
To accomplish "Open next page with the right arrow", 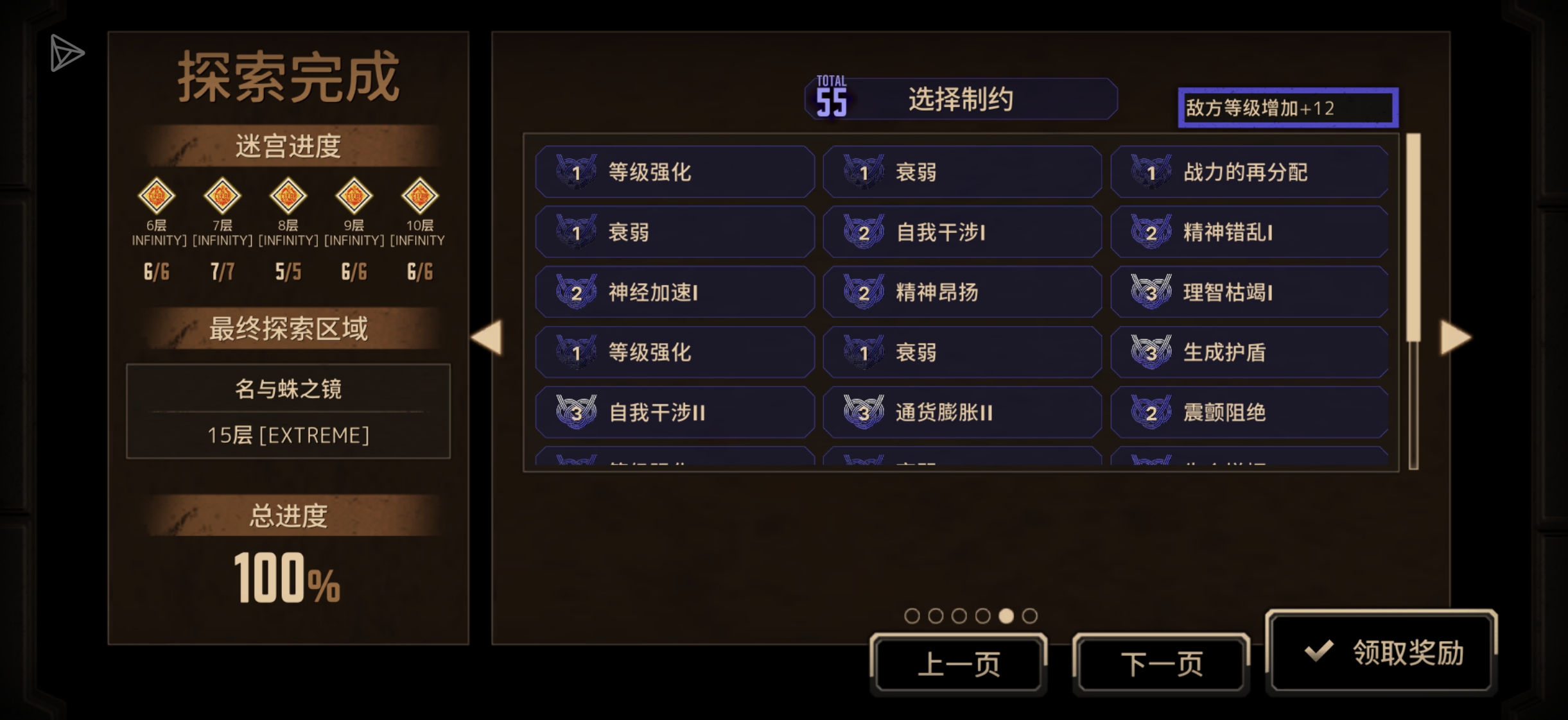I will click(x=1456, y=337).
